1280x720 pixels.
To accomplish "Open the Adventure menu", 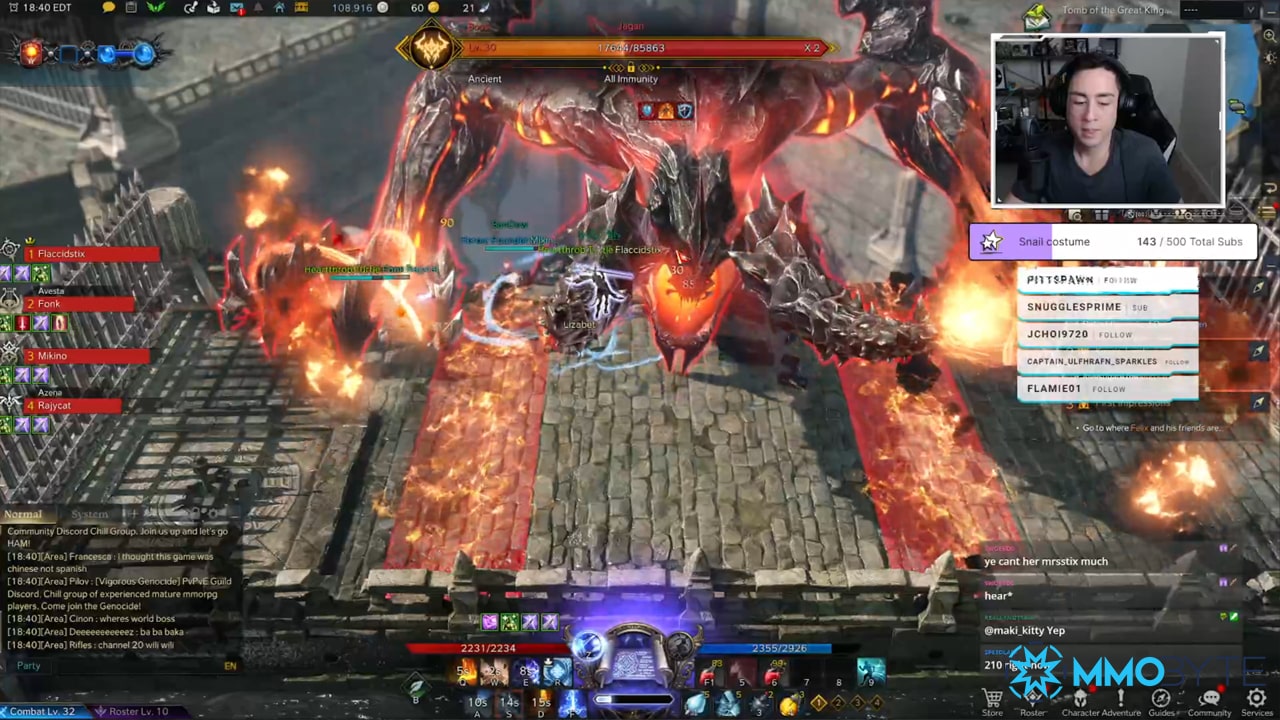I will [1120, 699].
